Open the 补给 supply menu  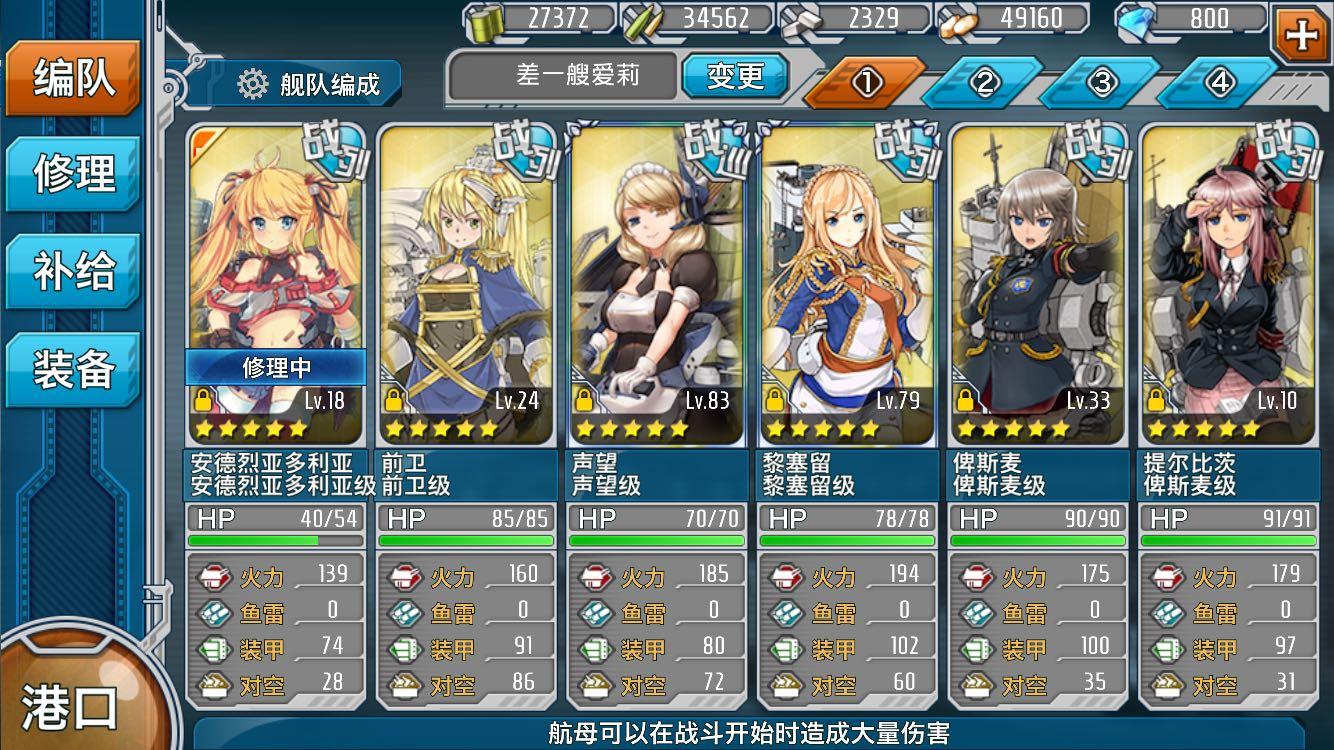[73, 272]
